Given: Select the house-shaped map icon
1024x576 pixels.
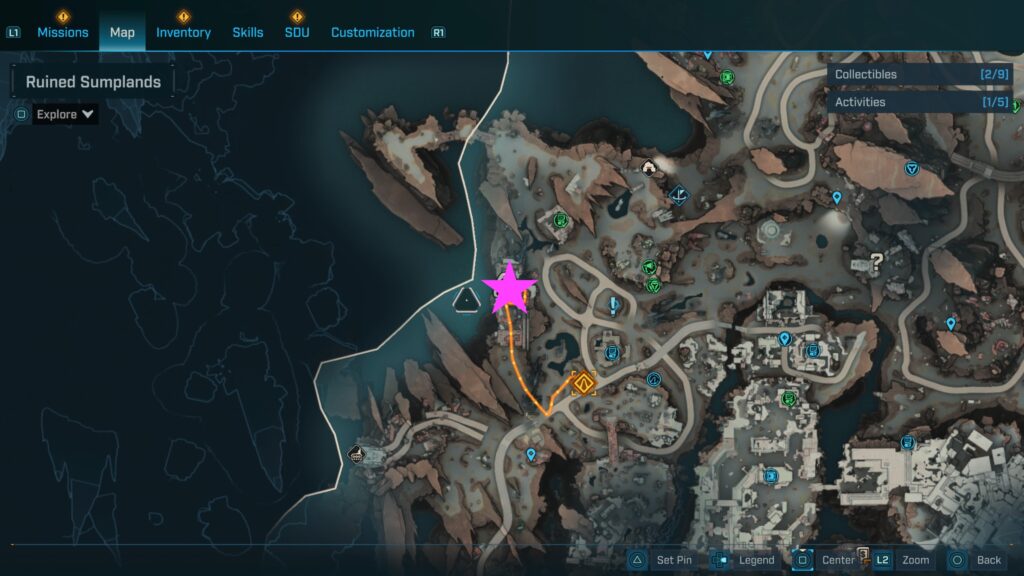Looking at the screenshot, I should [x=649, y=167].
